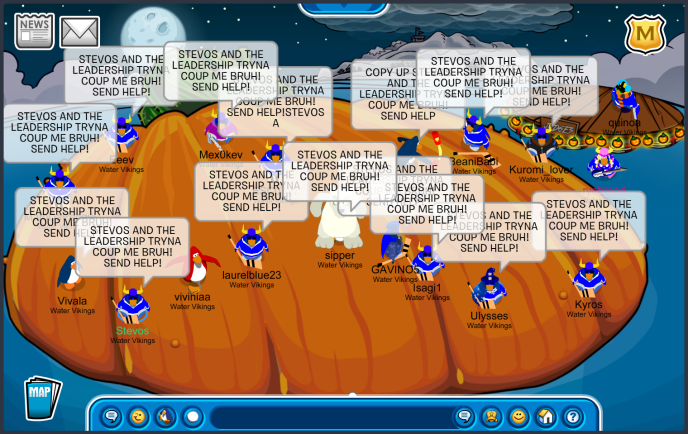Open the help question mark button
This screenshot has width=688, height=434.
tap(572, 416)
